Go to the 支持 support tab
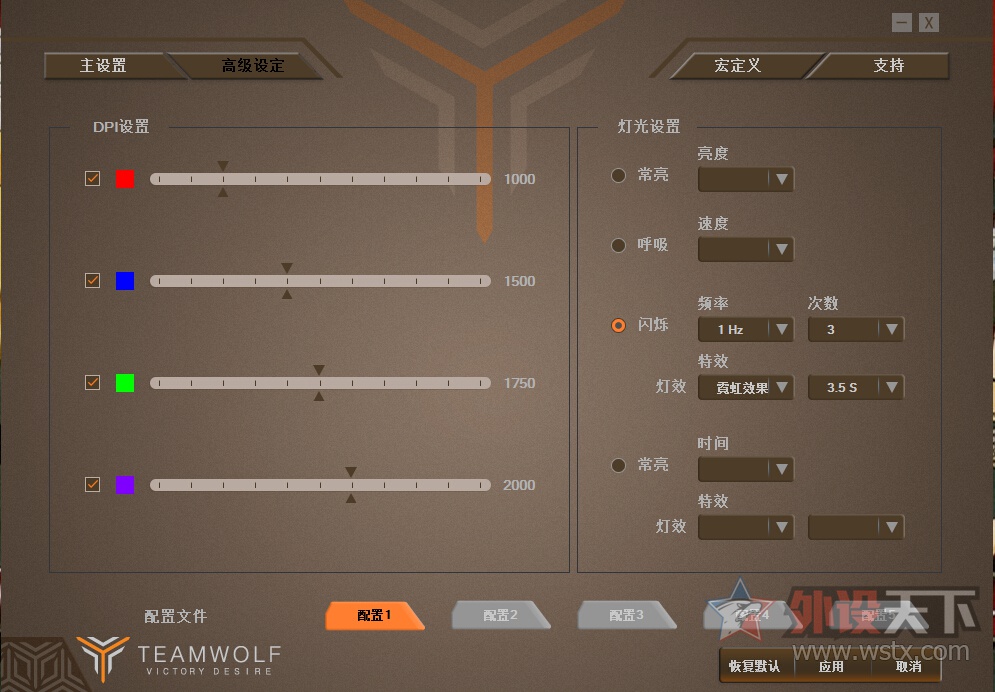The width and height of the screenshot is (995, 692). 888,66
